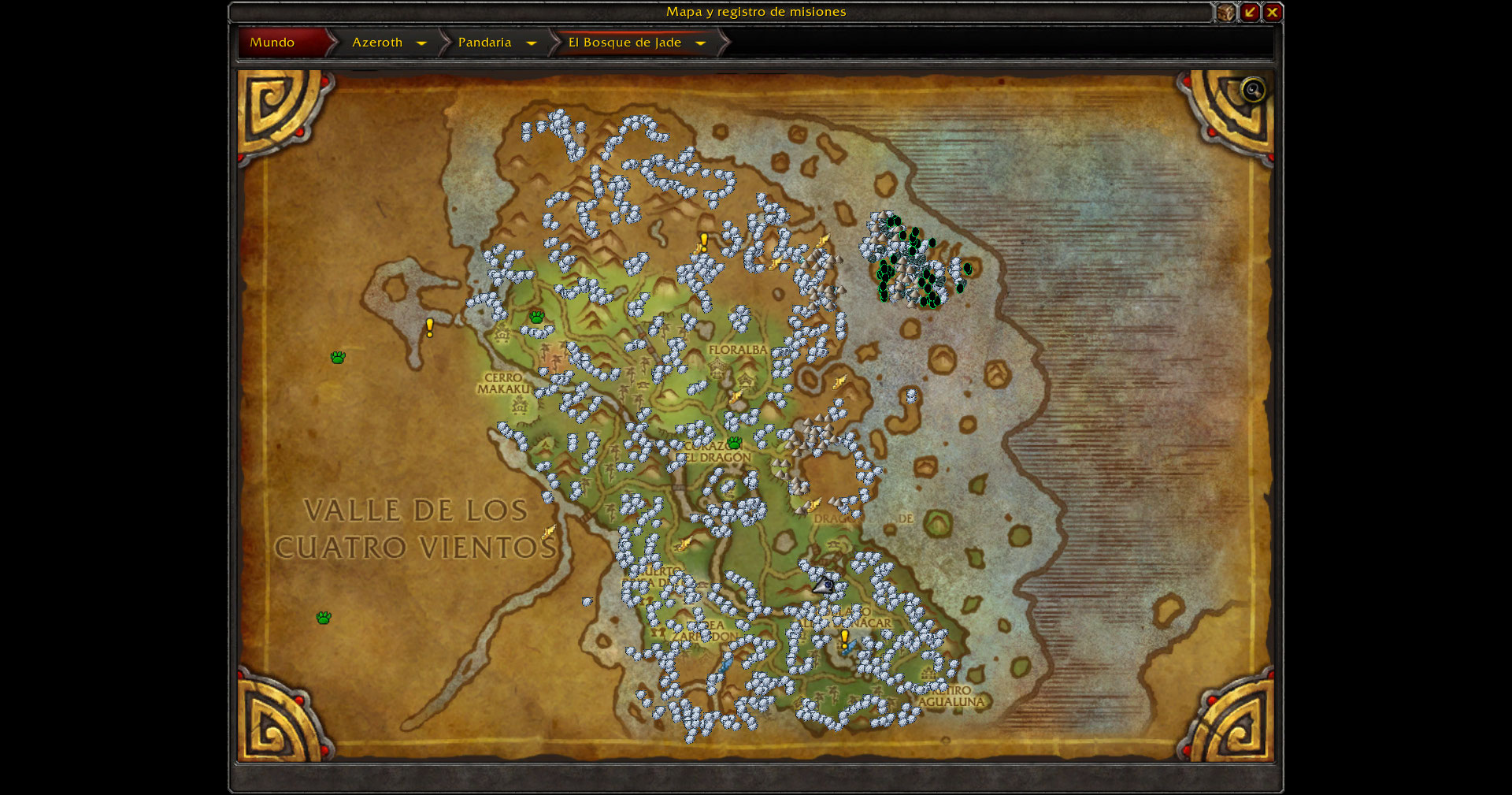The width and height of the screenshot is (1512, 795).
Task: Select the green paw battle pet icon near Floralba
Action: [734, 443]
